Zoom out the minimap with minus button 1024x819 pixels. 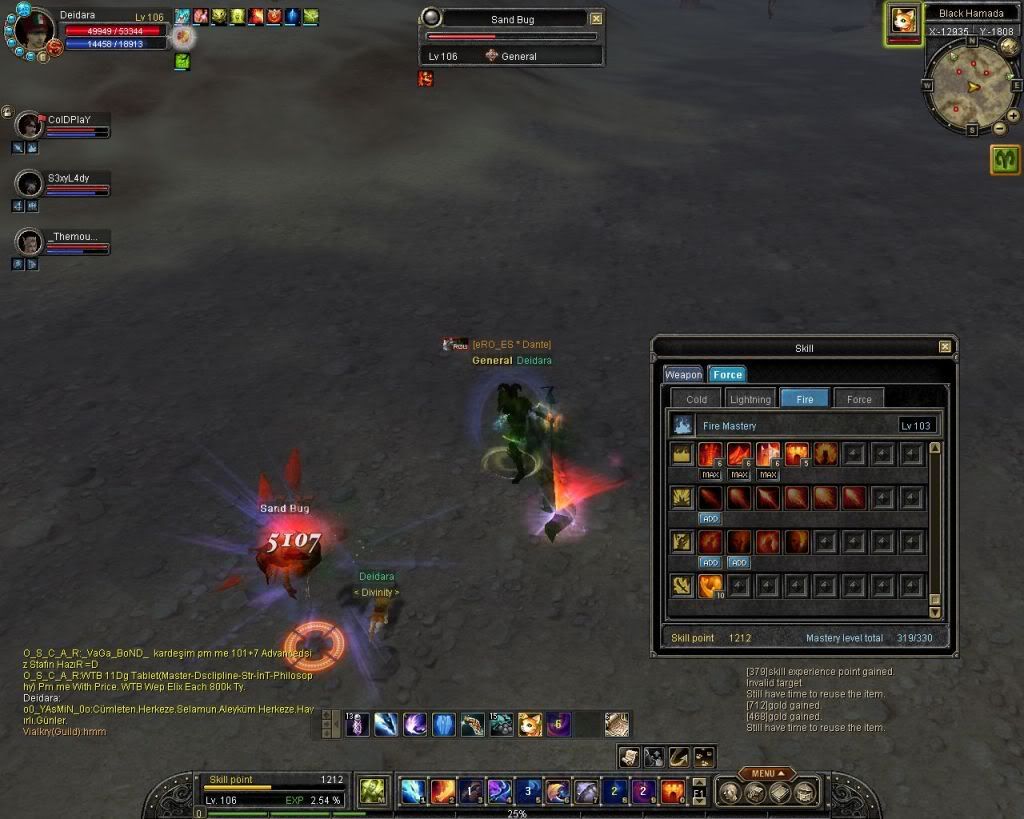(x=999, y=128)
